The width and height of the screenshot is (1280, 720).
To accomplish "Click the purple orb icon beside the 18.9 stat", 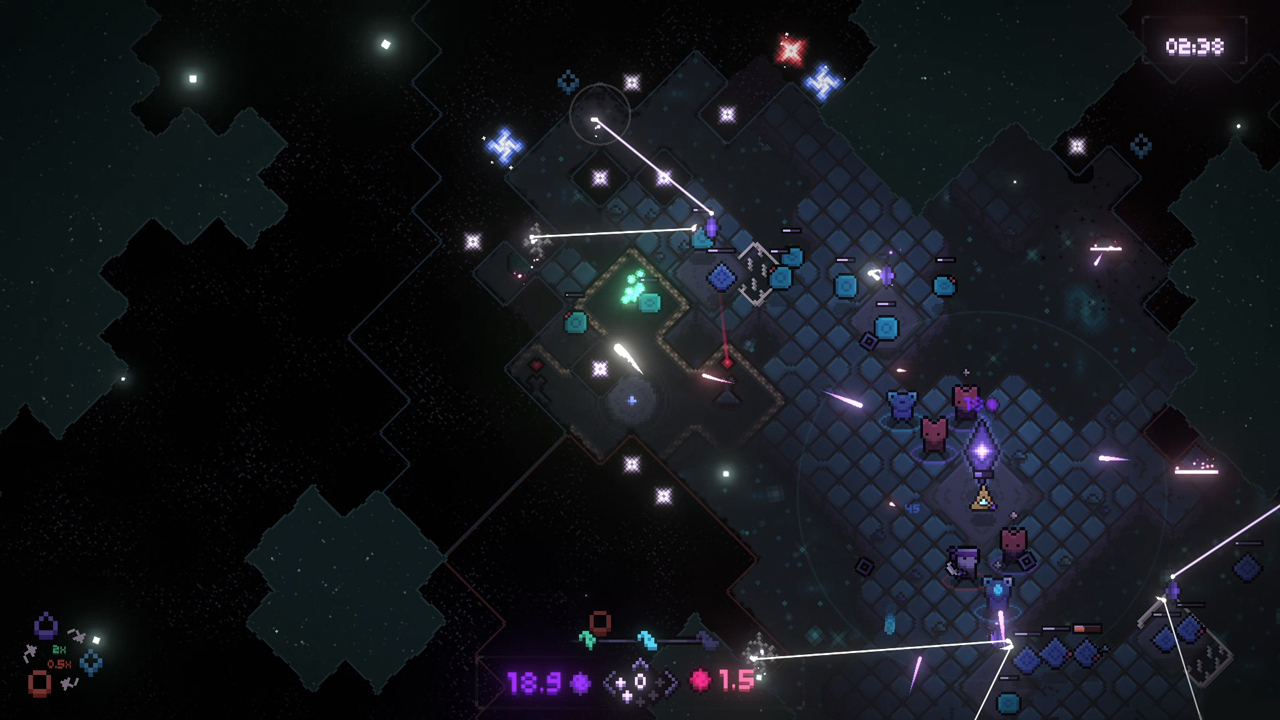I will (580, 681).
